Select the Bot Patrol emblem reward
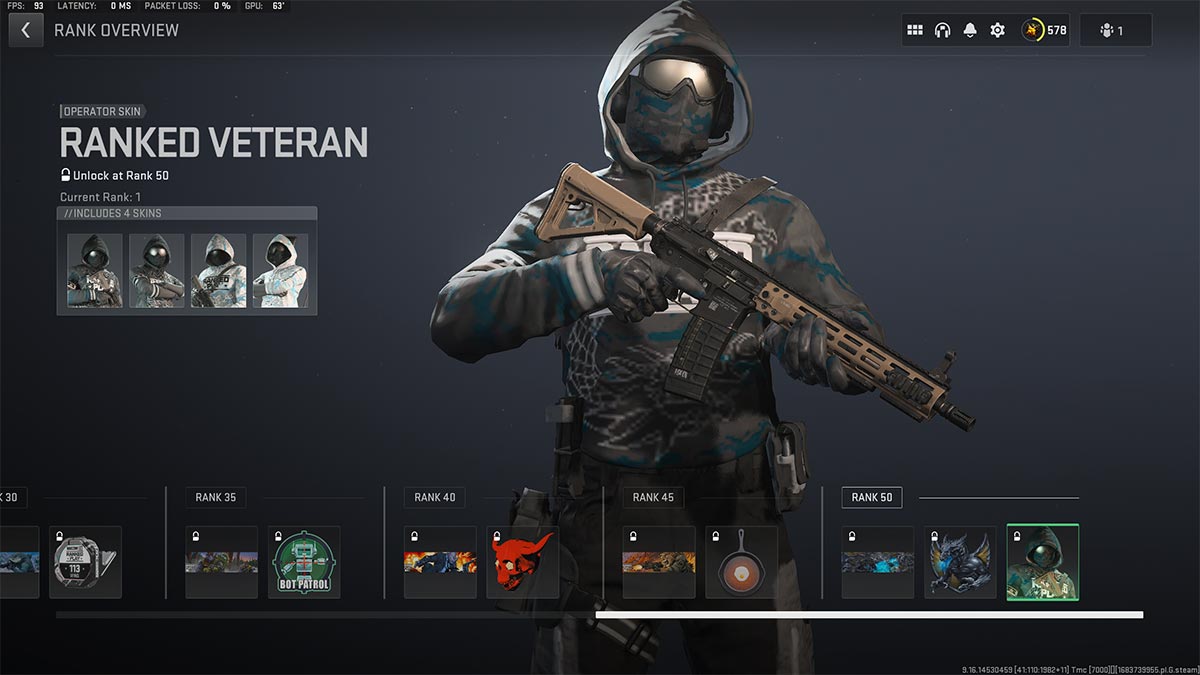This screenshot has width=1200, height=675. click(304, 562)
